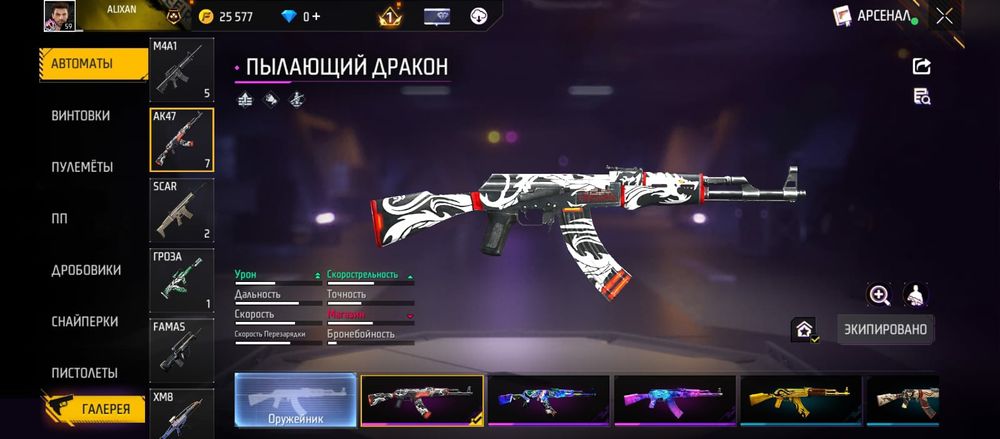This screenshot has width=1000, height=439.
Task: Add diamonds with the plus button
Action: coord(316,17)
